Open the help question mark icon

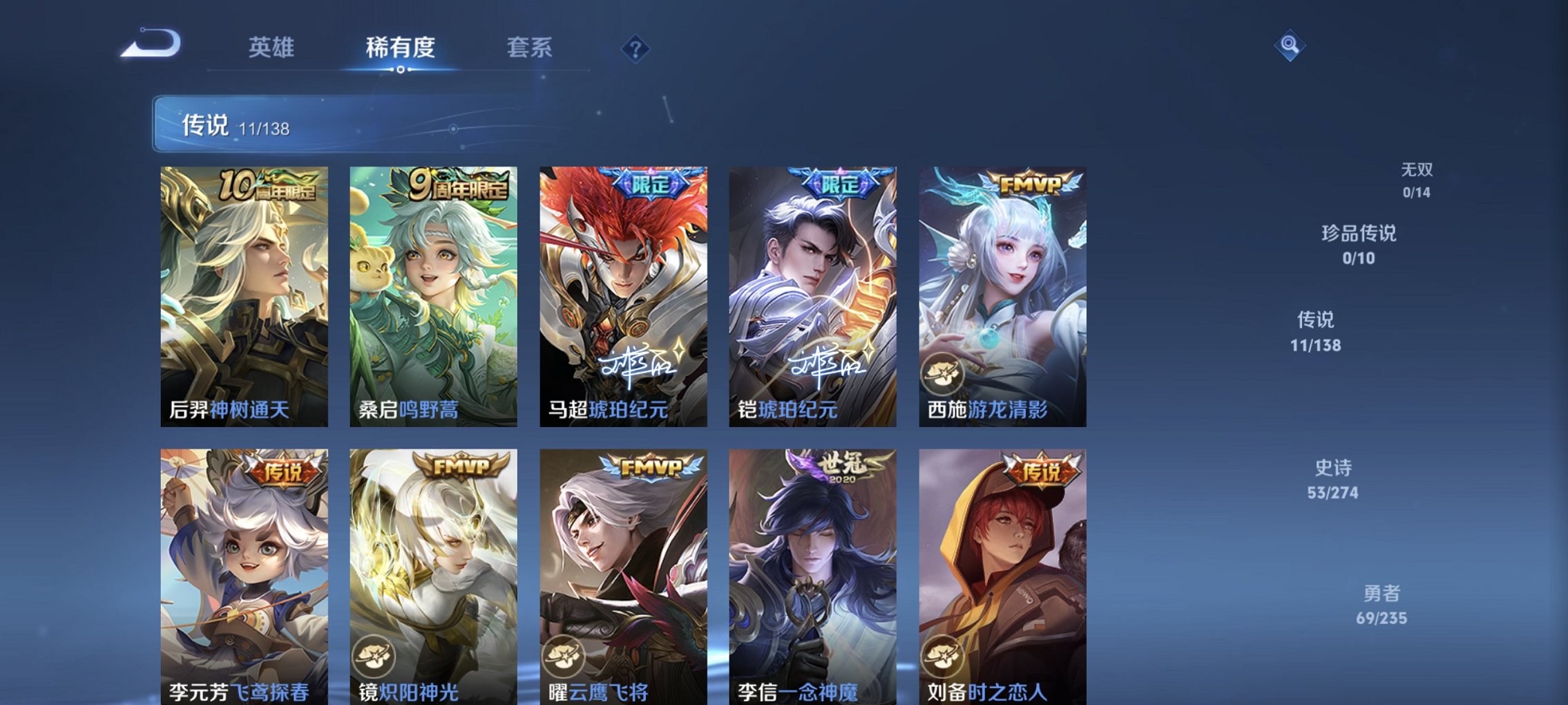636,48
